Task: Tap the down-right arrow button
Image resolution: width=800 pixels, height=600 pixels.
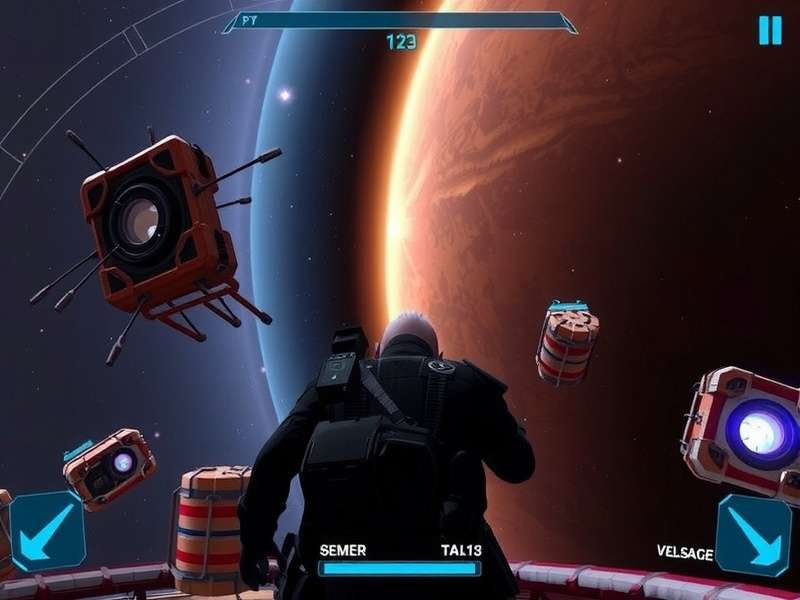Action: click(753, 535)
